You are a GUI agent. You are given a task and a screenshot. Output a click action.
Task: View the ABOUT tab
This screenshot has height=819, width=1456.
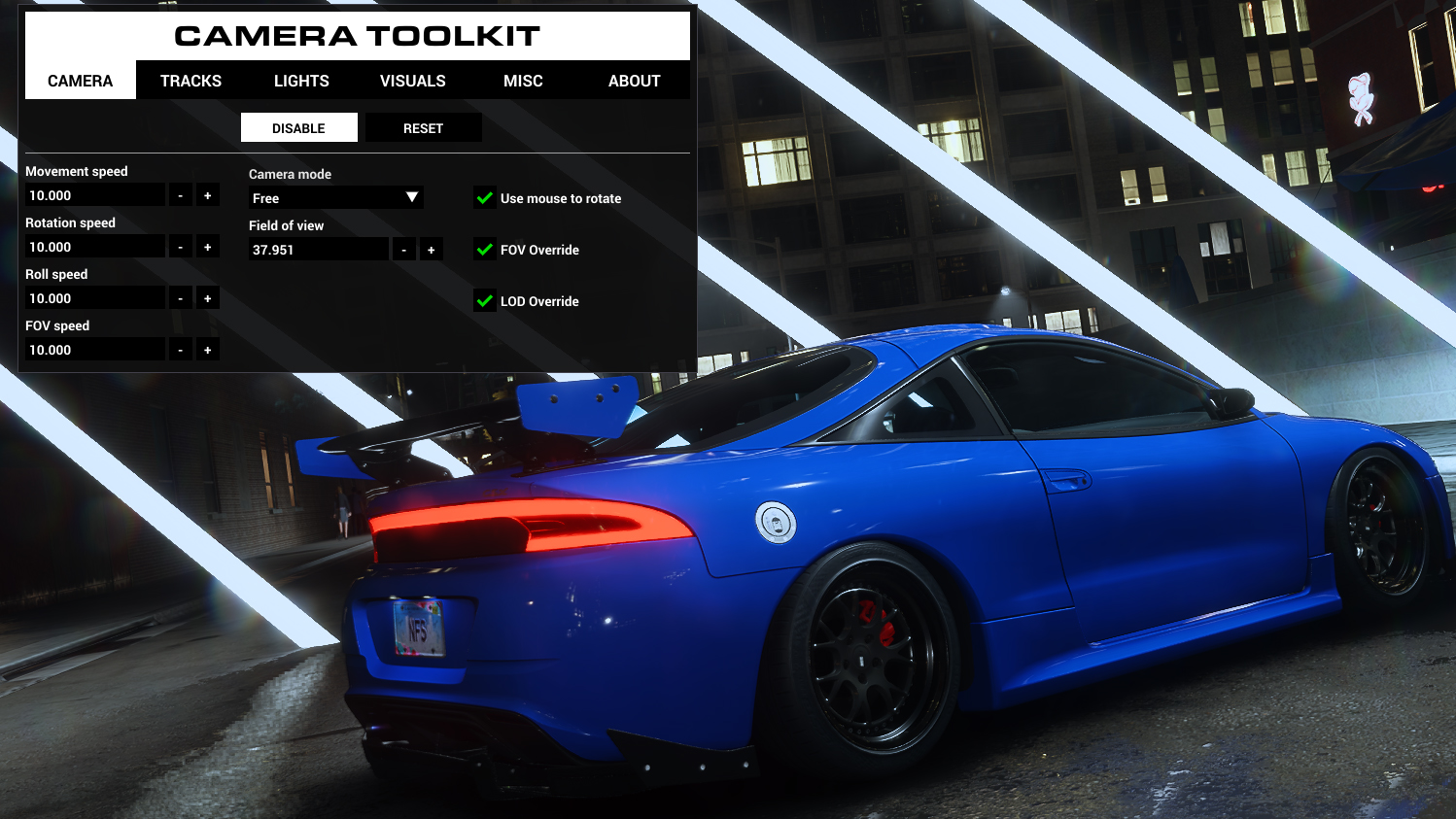pyautogui.click(x=634, y=81)
